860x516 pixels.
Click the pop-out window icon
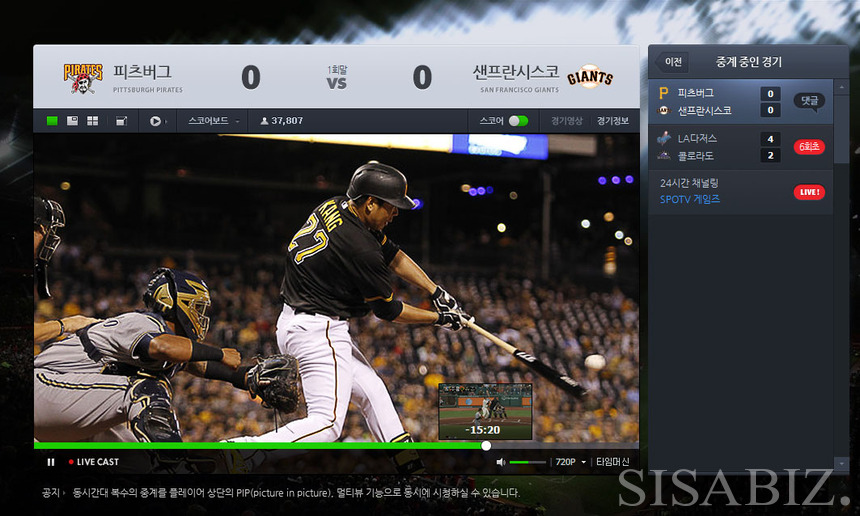[121, 121]
